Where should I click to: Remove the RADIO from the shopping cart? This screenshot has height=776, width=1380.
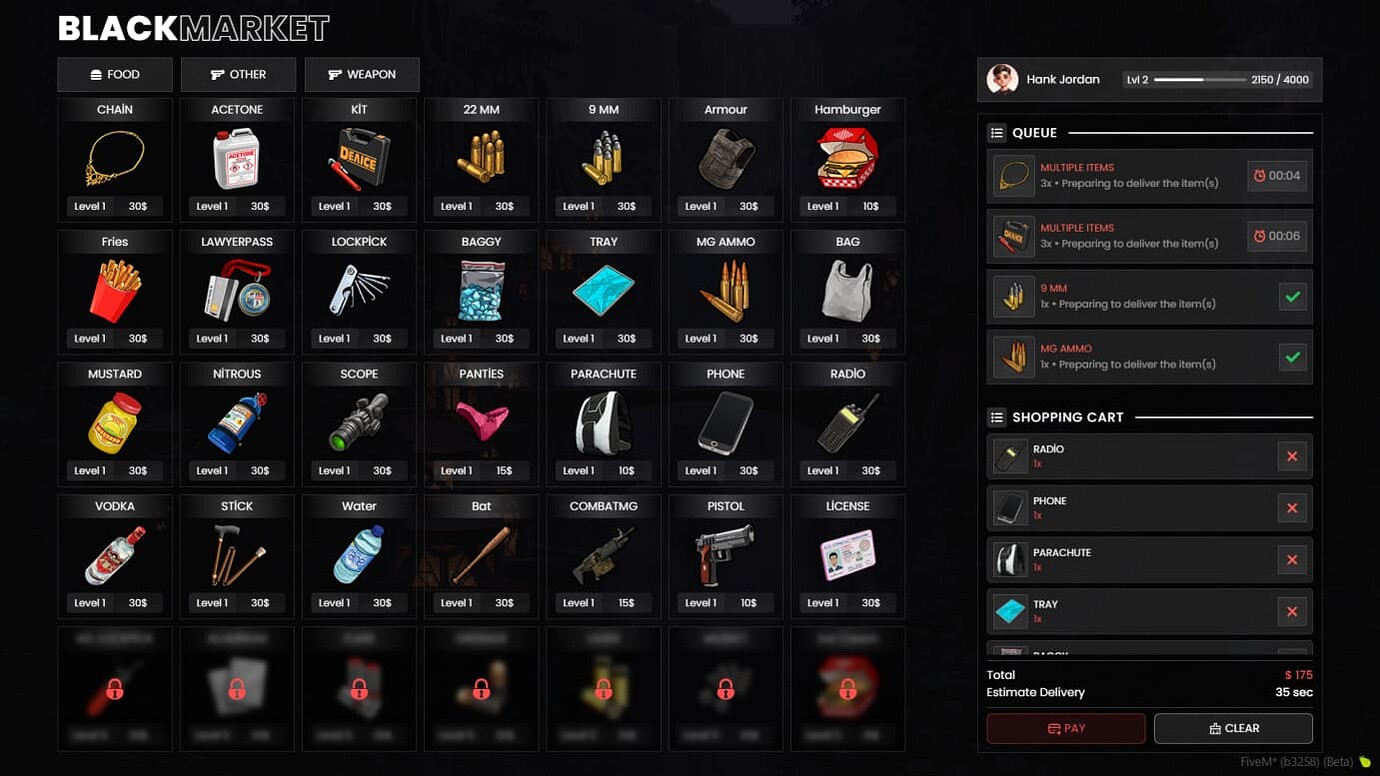pos(1292,456)
